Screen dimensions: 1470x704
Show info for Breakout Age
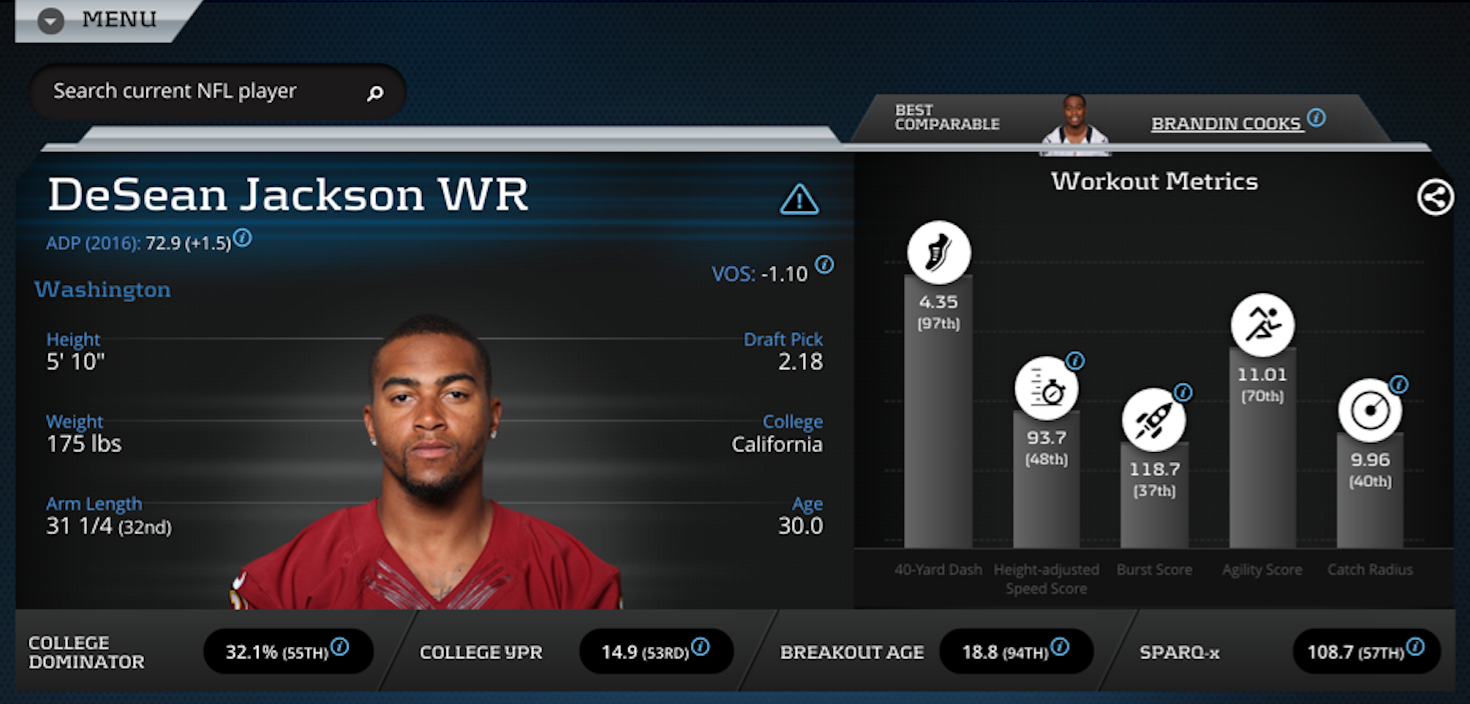pyautogui.click(x=1060, y=647)
